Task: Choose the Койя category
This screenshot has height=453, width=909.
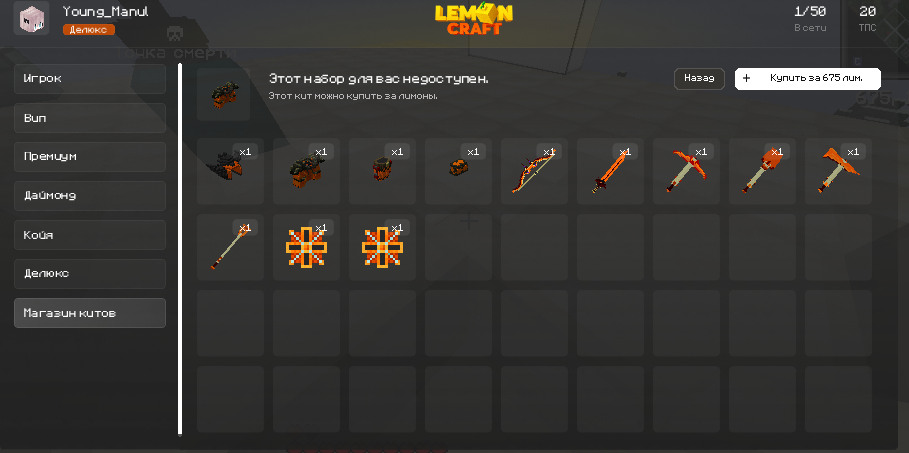Action: [x=90, y=235]
